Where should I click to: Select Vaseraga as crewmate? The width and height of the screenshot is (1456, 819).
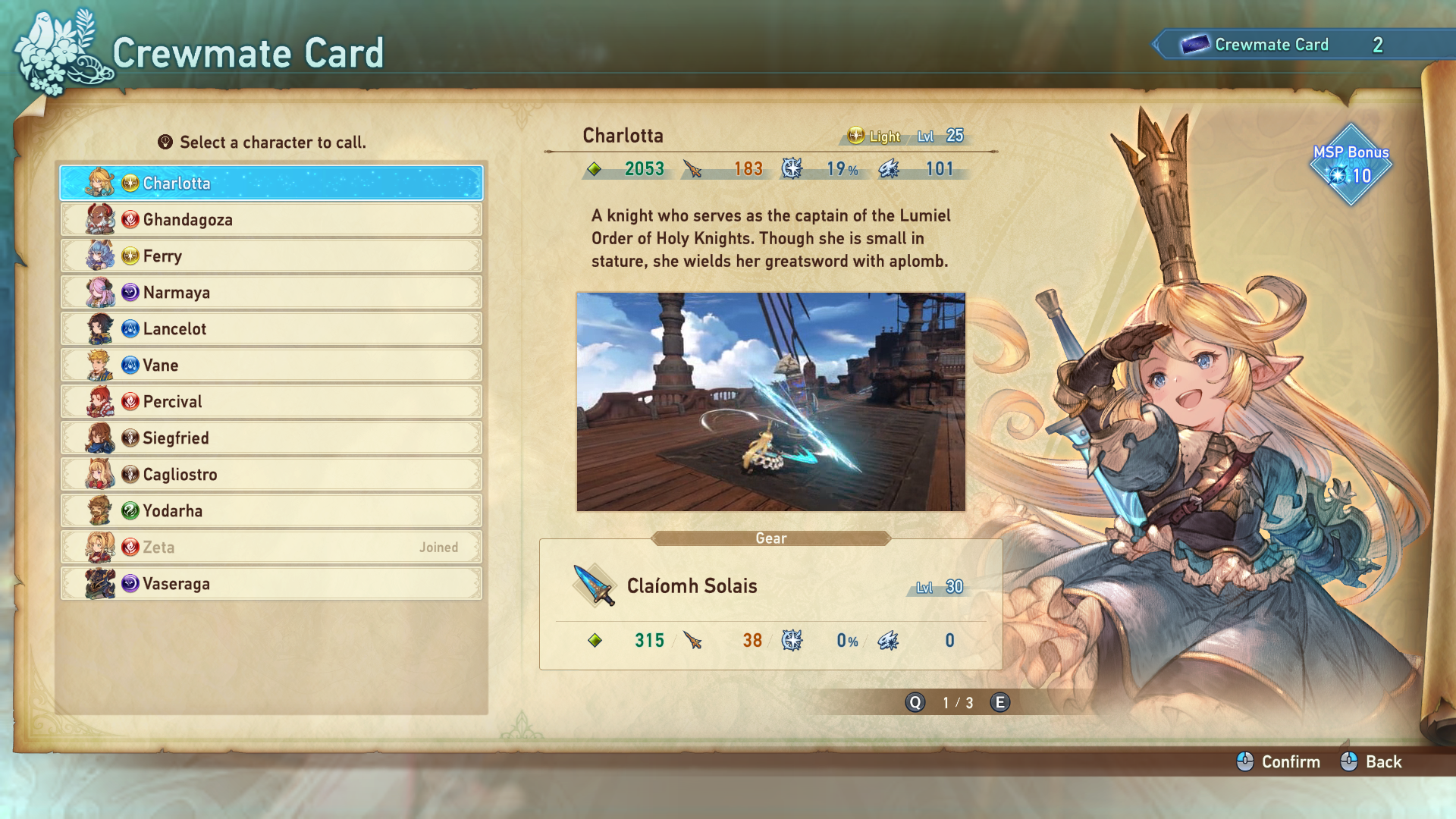(x=271, y=584)
